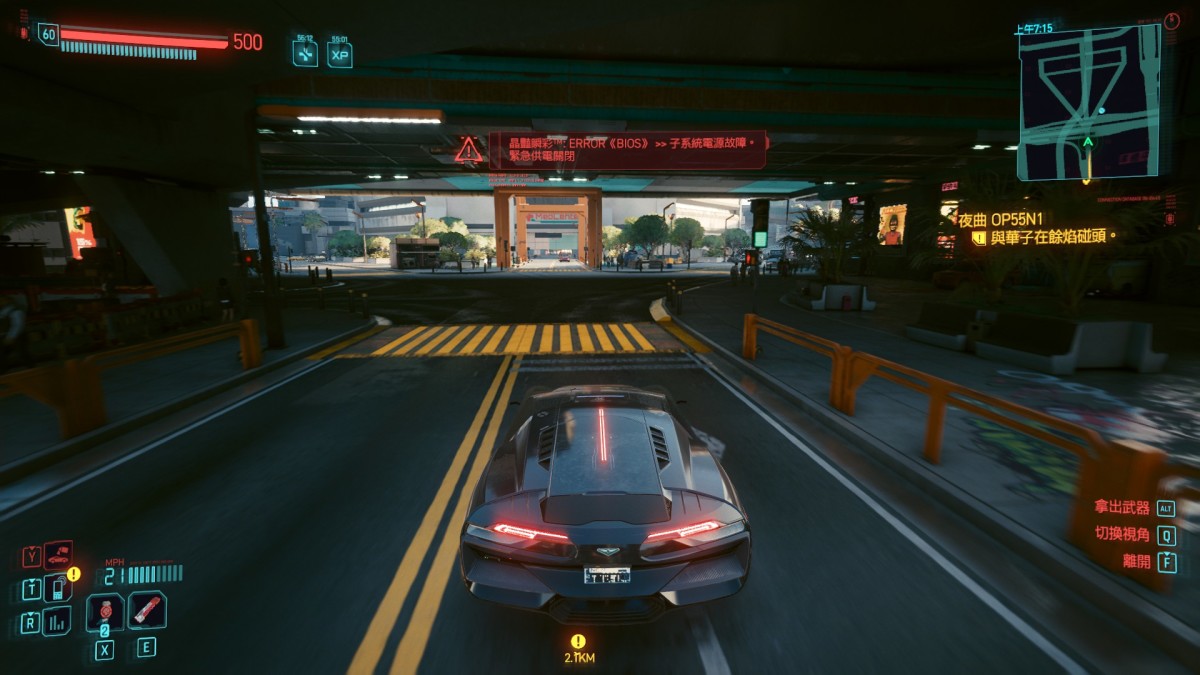Open the radio bars icon
The image size is (1200, 675).
pyautogui.click(x=57, y=621)
